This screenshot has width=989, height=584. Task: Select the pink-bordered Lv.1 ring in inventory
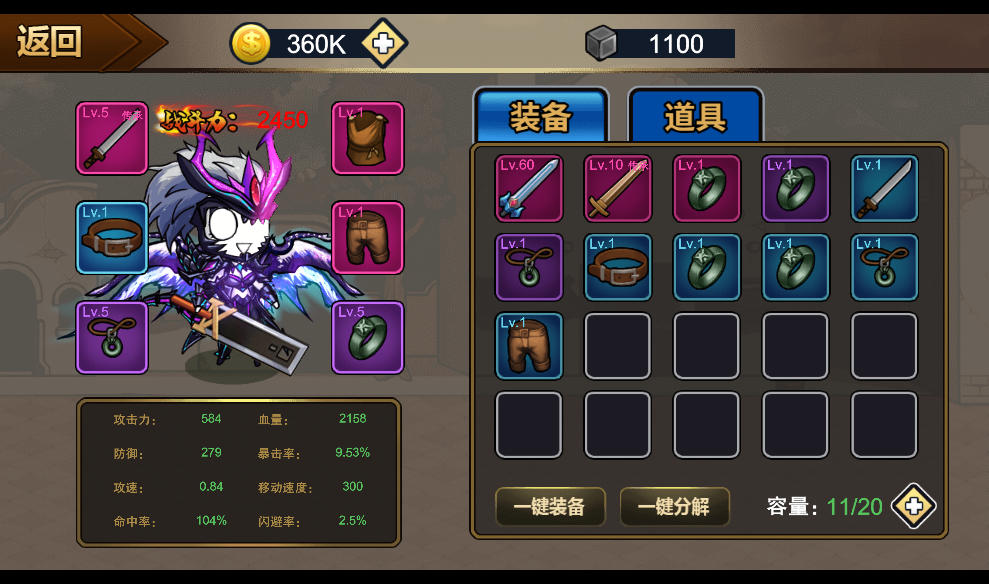(x=707, y=188)
